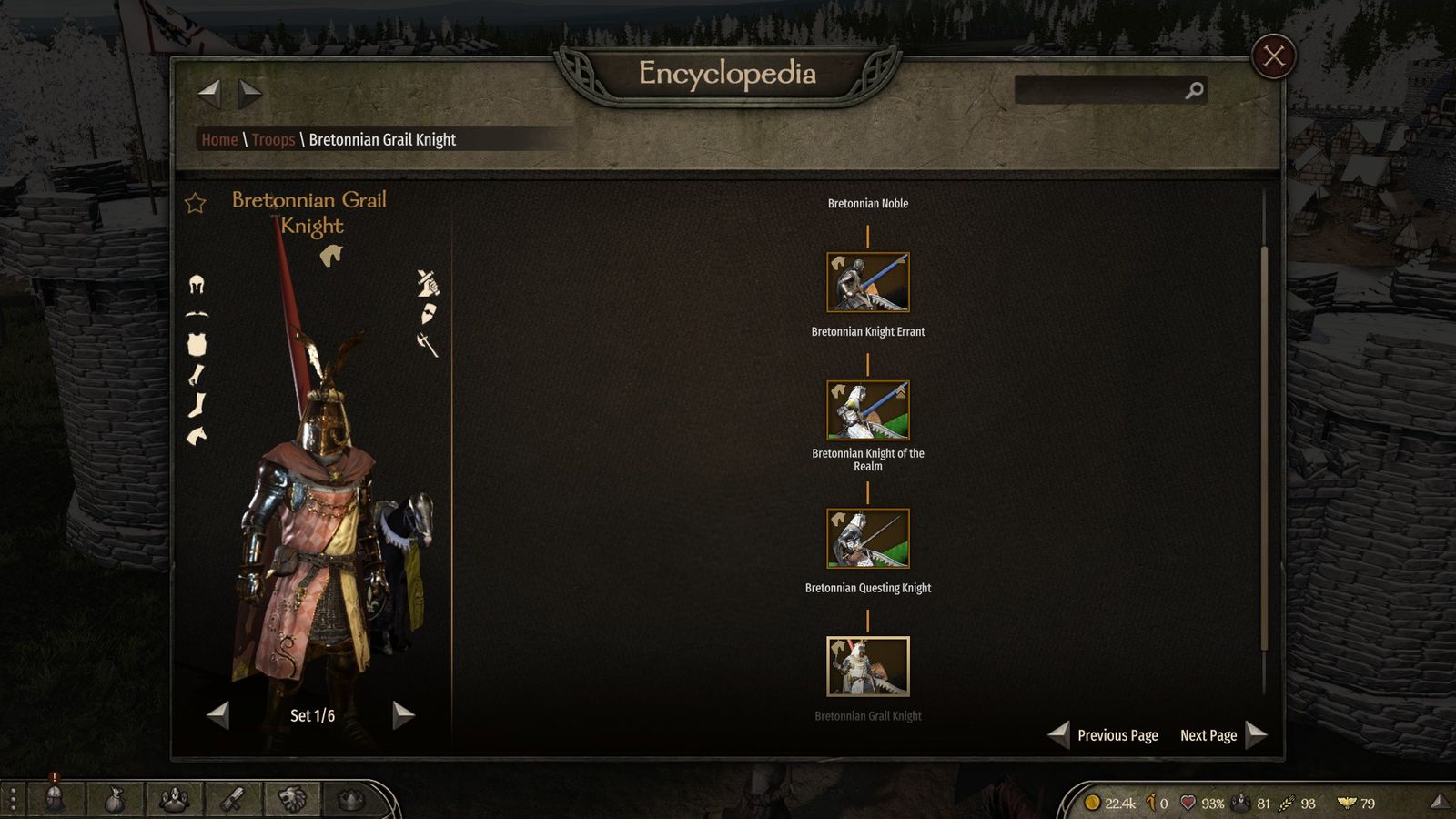Open the Bretonnian Questing Knight entry
Image resolution: width=1456 pixels, height=819 pixels.
867,539
